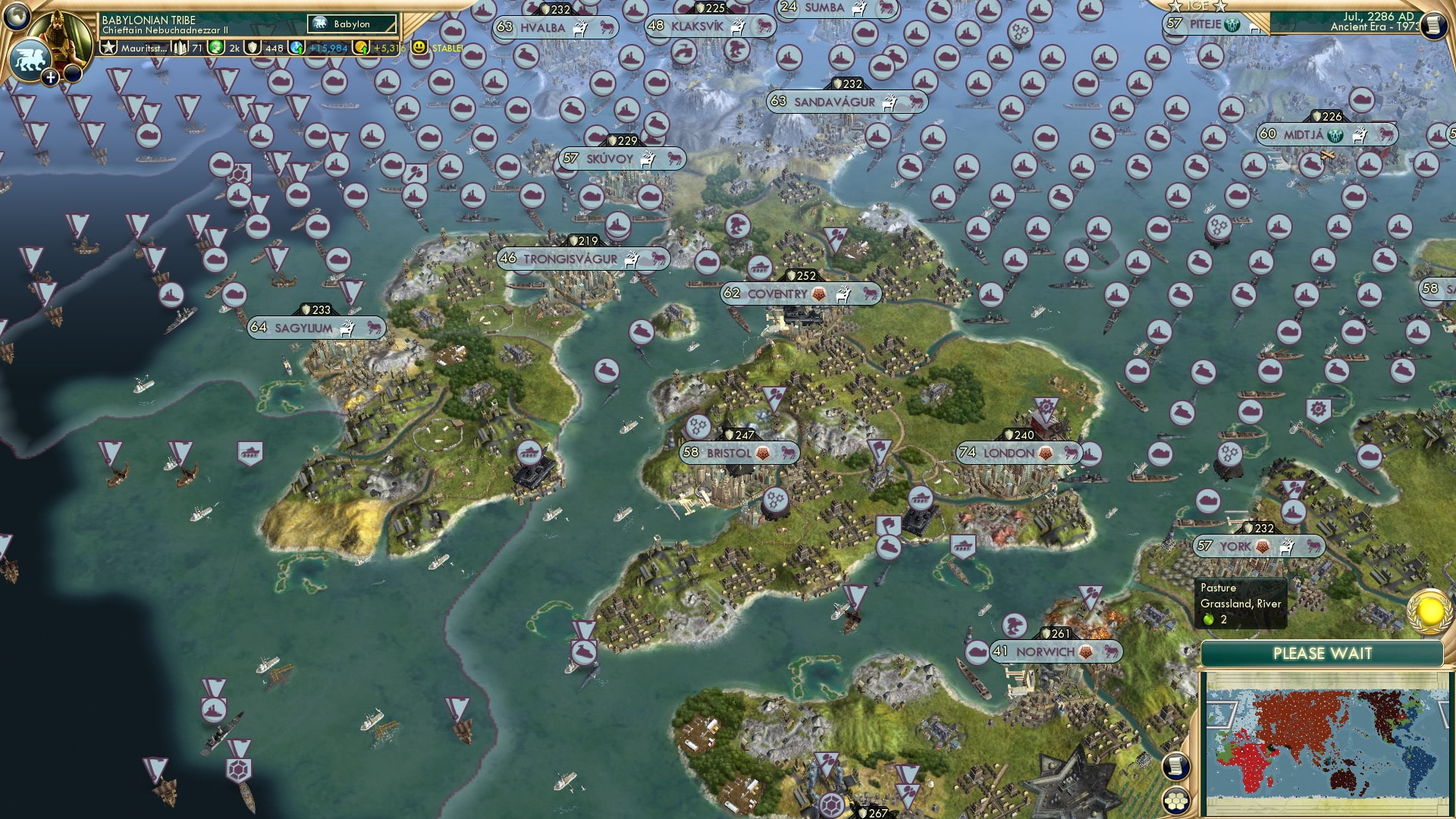This screenshot has height=819, width=1456.
Task: Click Chieftain Nebuchadnezzar II's leader portrait
Action: pos(62,32)
